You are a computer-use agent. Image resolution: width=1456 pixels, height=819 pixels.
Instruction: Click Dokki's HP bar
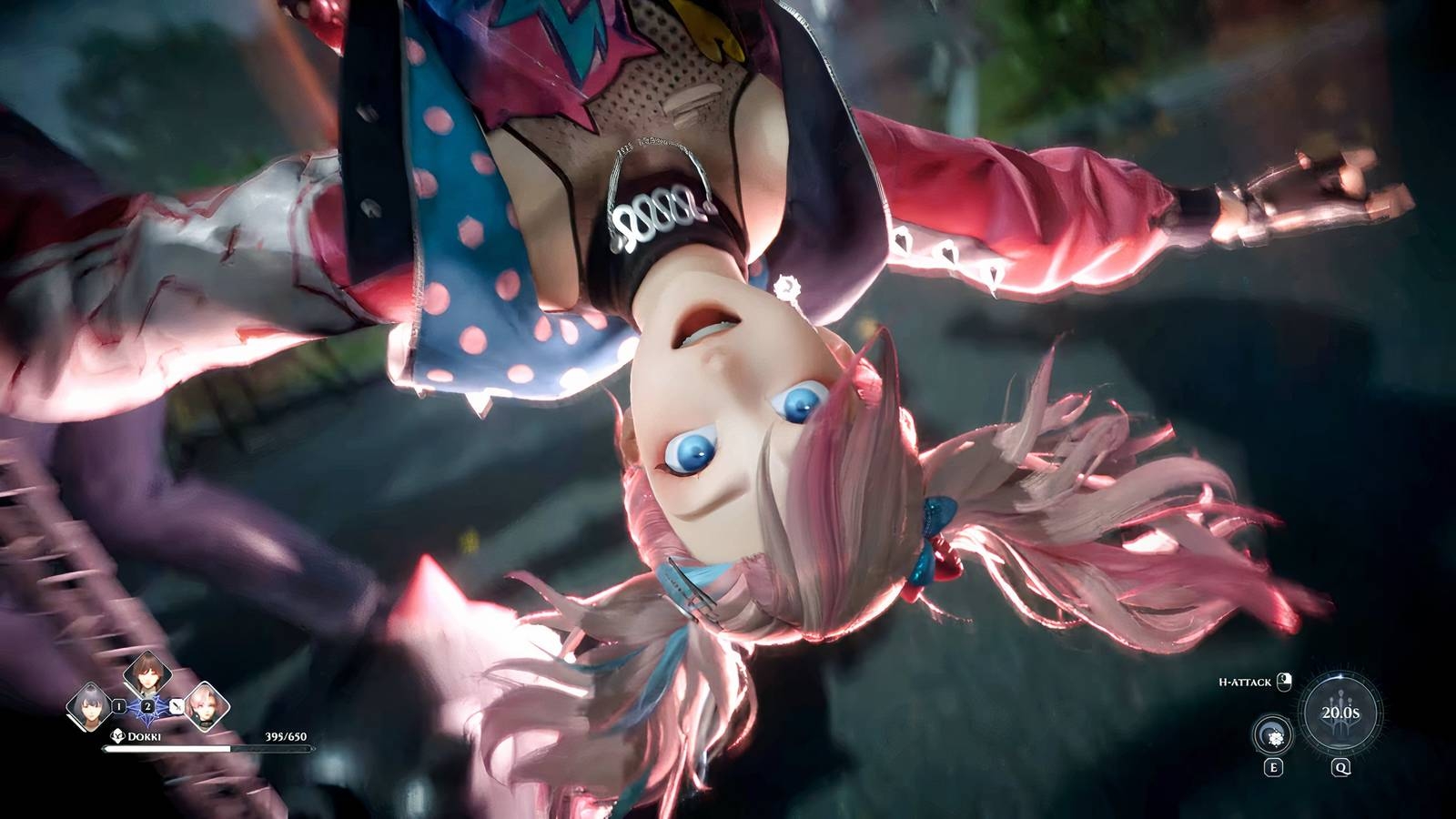click(208, 748)
